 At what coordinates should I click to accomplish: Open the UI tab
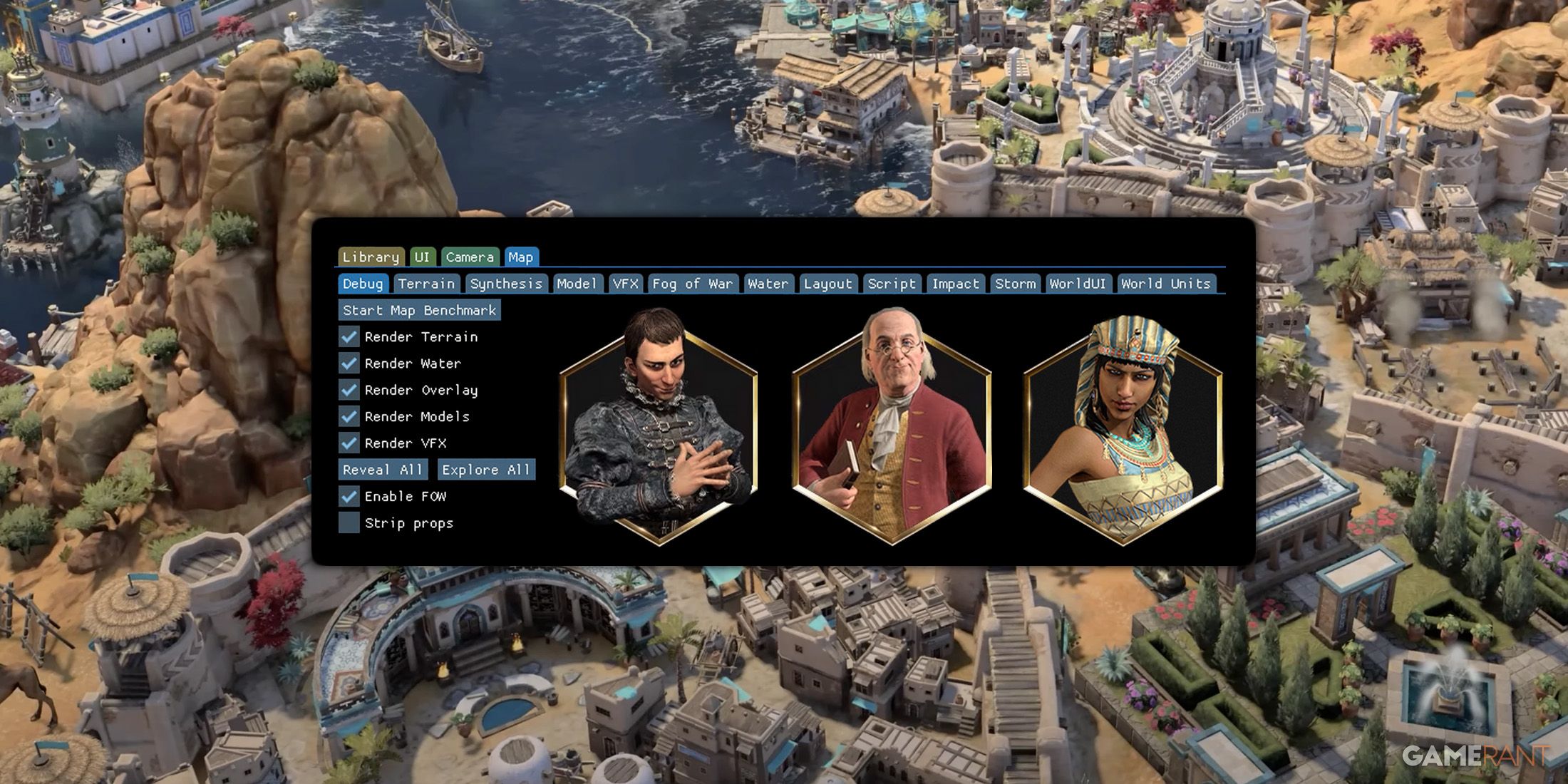pyautogui.click(x=422, y=257)
